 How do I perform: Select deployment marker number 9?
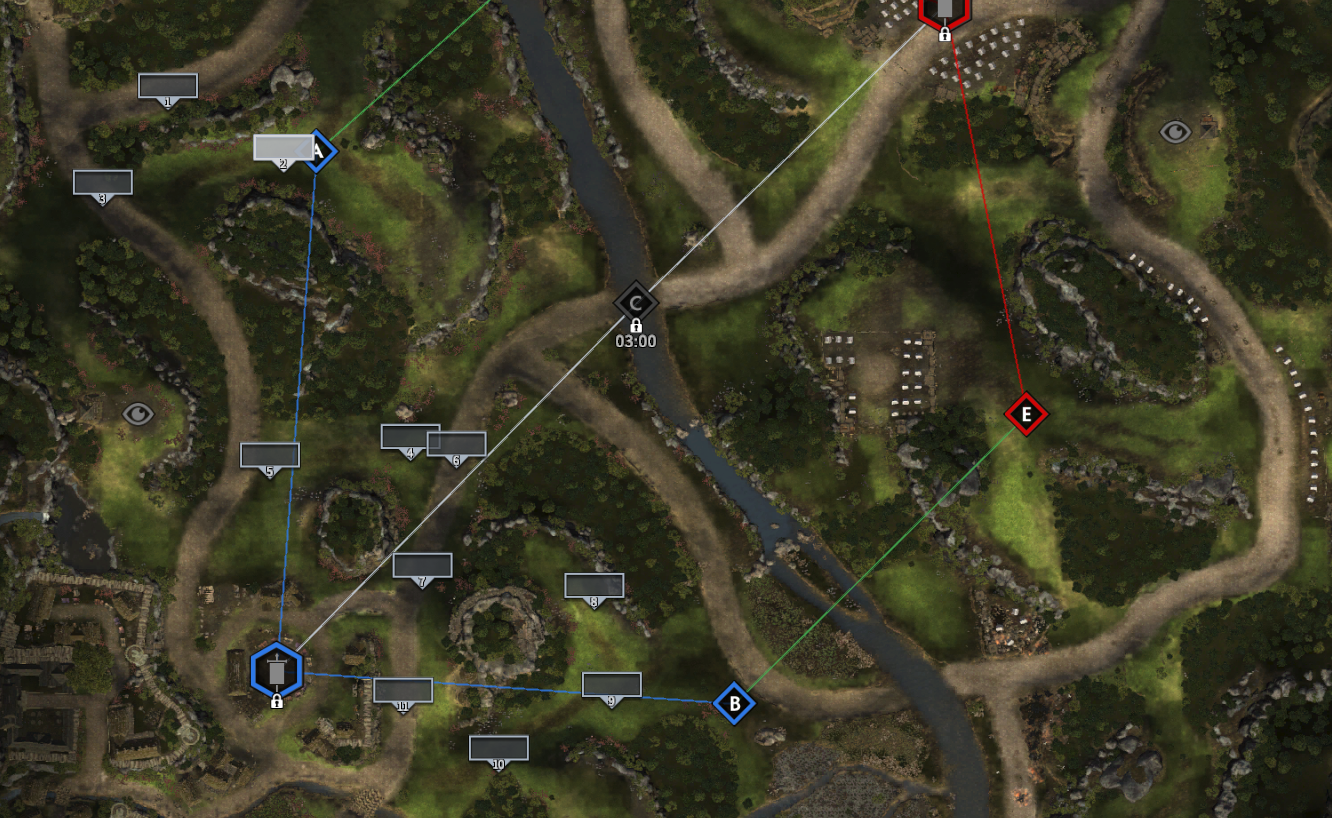coord(612,685)
